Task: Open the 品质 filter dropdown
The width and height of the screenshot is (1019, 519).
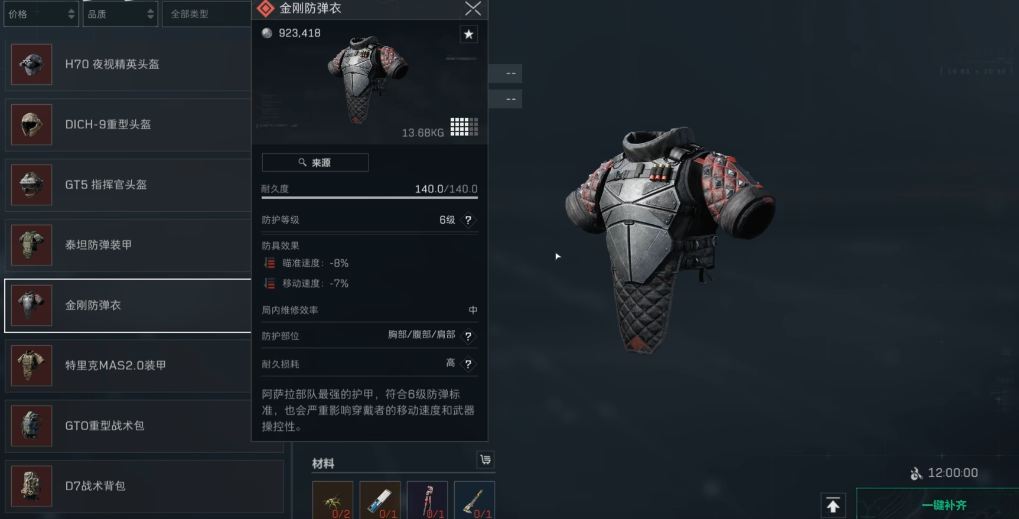Action: click(118, 14)
